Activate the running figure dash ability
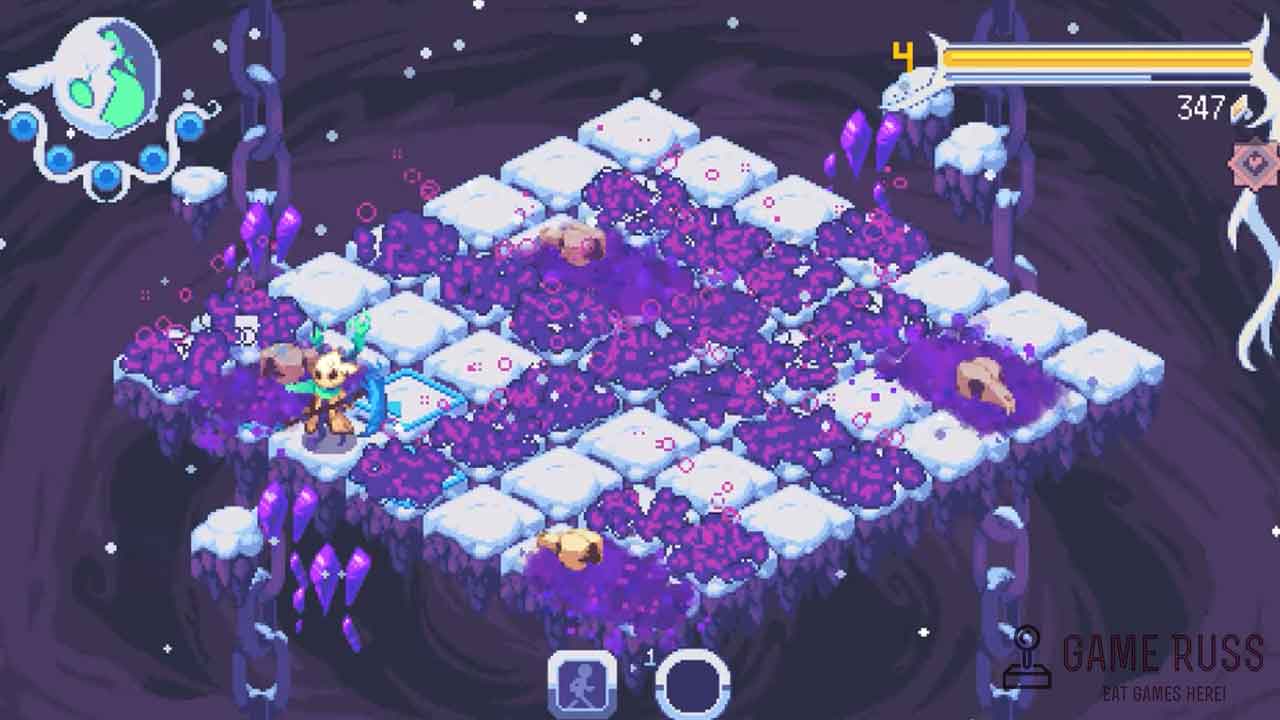Screen dimensions: 1280x720 tap(581, 685)
